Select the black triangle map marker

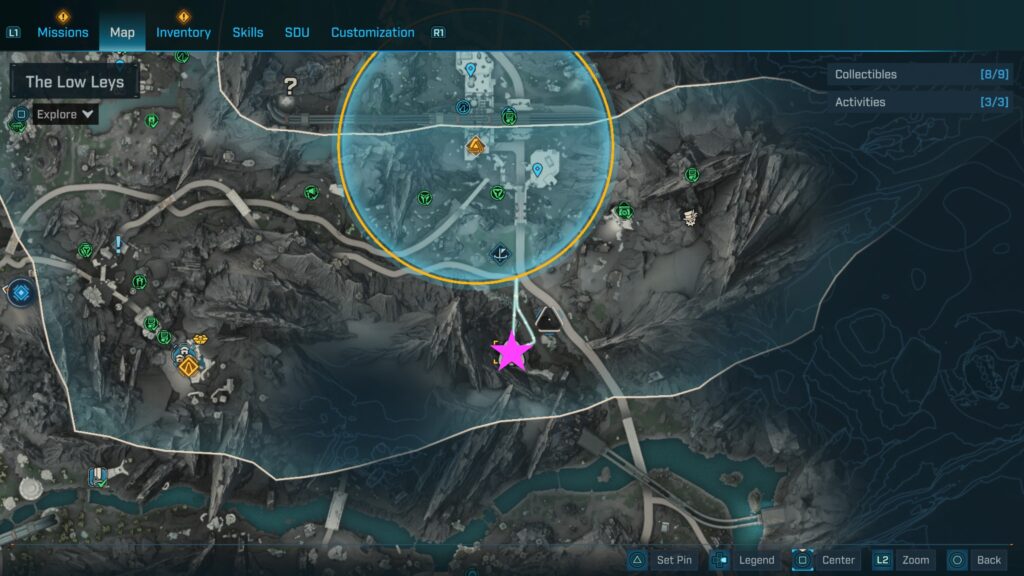547,319
